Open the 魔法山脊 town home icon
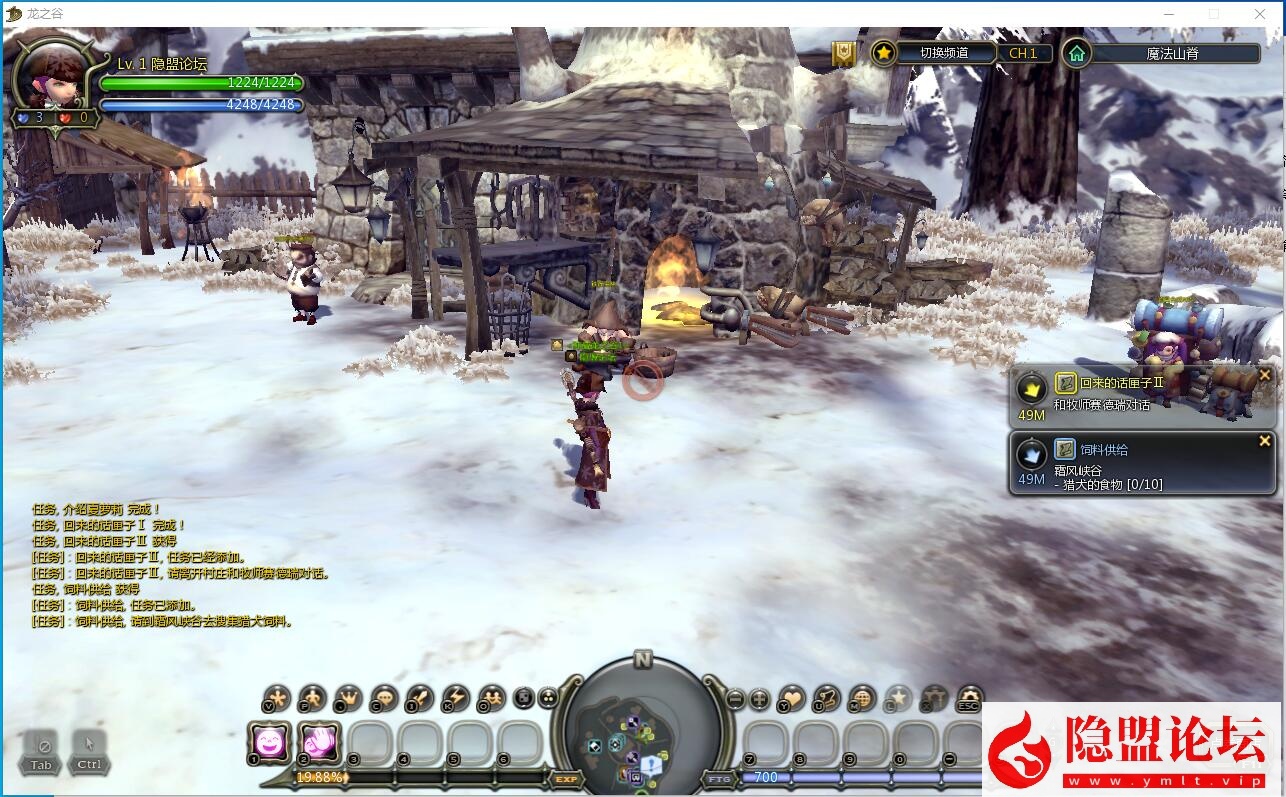The width and height of the screenshot is (1286, 797). tap(1075, 53)
